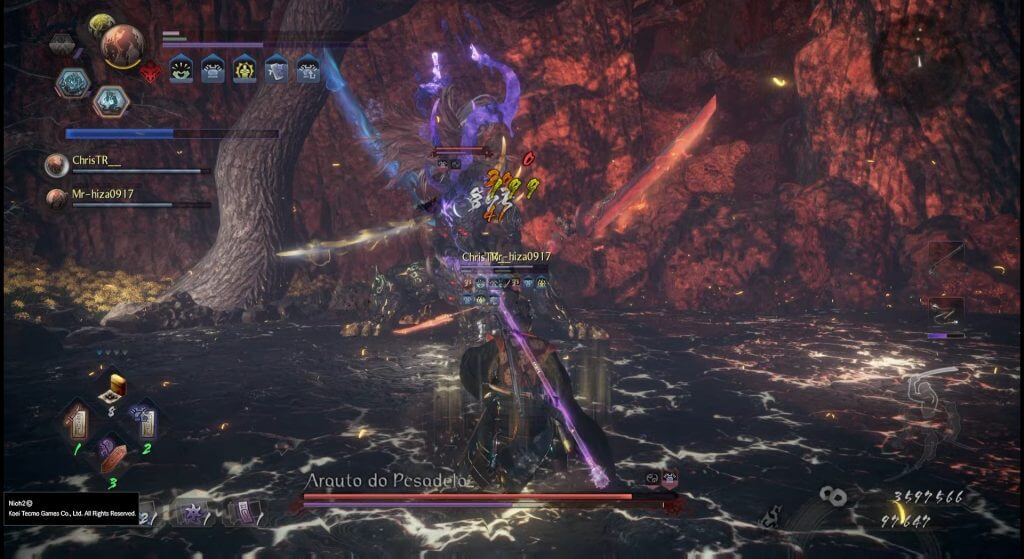Use the blue talisman marked 2

[143, 421]
